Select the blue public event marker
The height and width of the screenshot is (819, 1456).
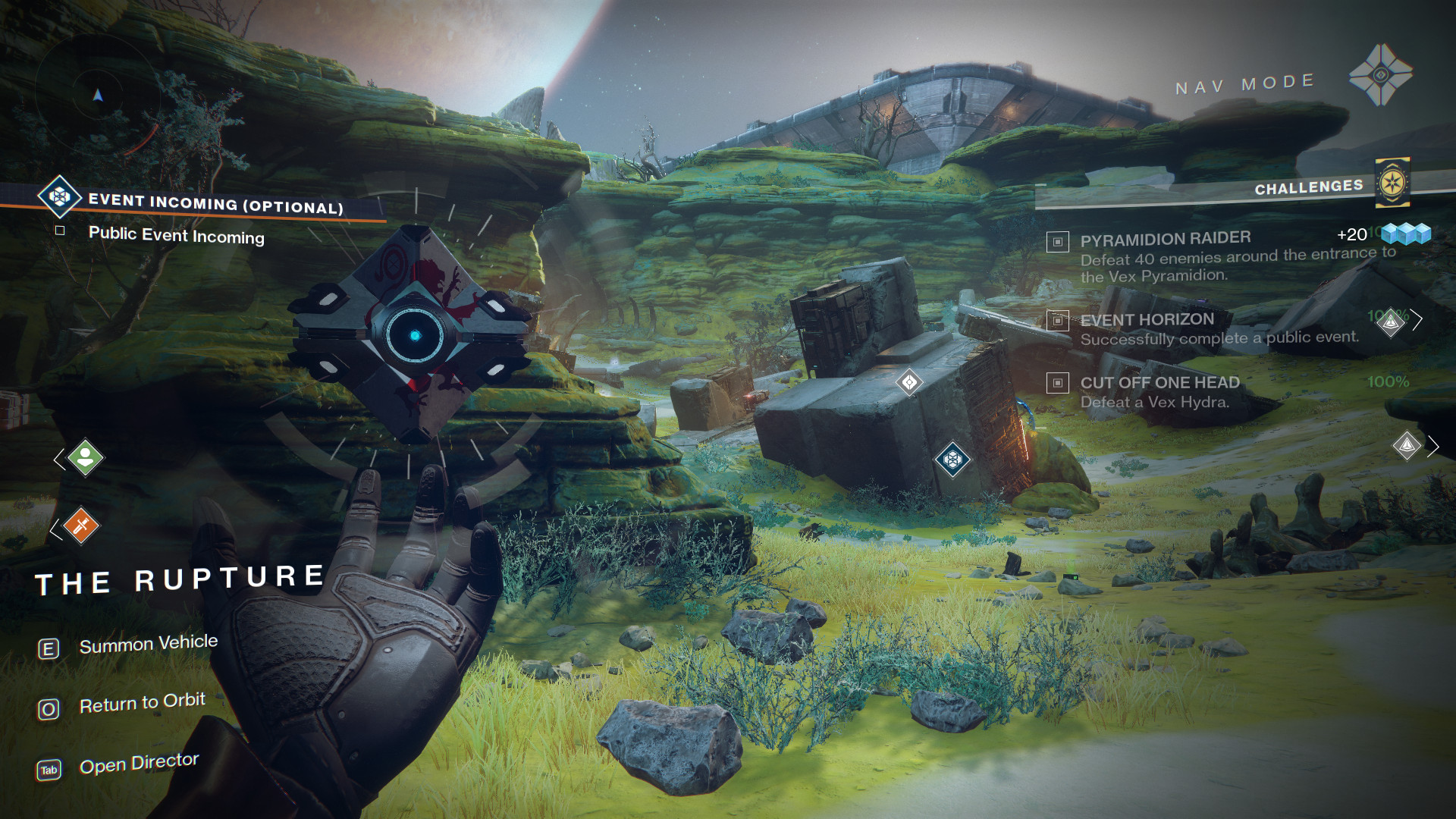[952, 459]
